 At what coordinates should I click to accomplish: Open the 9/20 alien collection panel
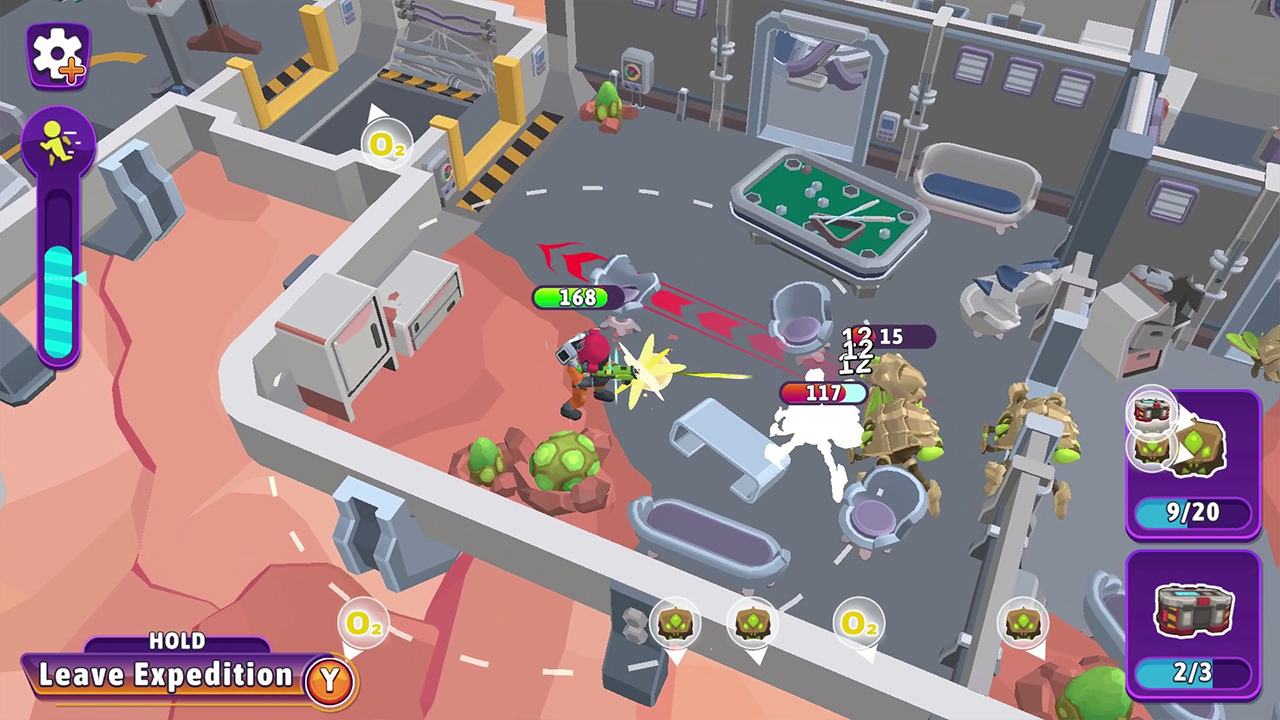pyautogui.click(x=1191, y=513)
